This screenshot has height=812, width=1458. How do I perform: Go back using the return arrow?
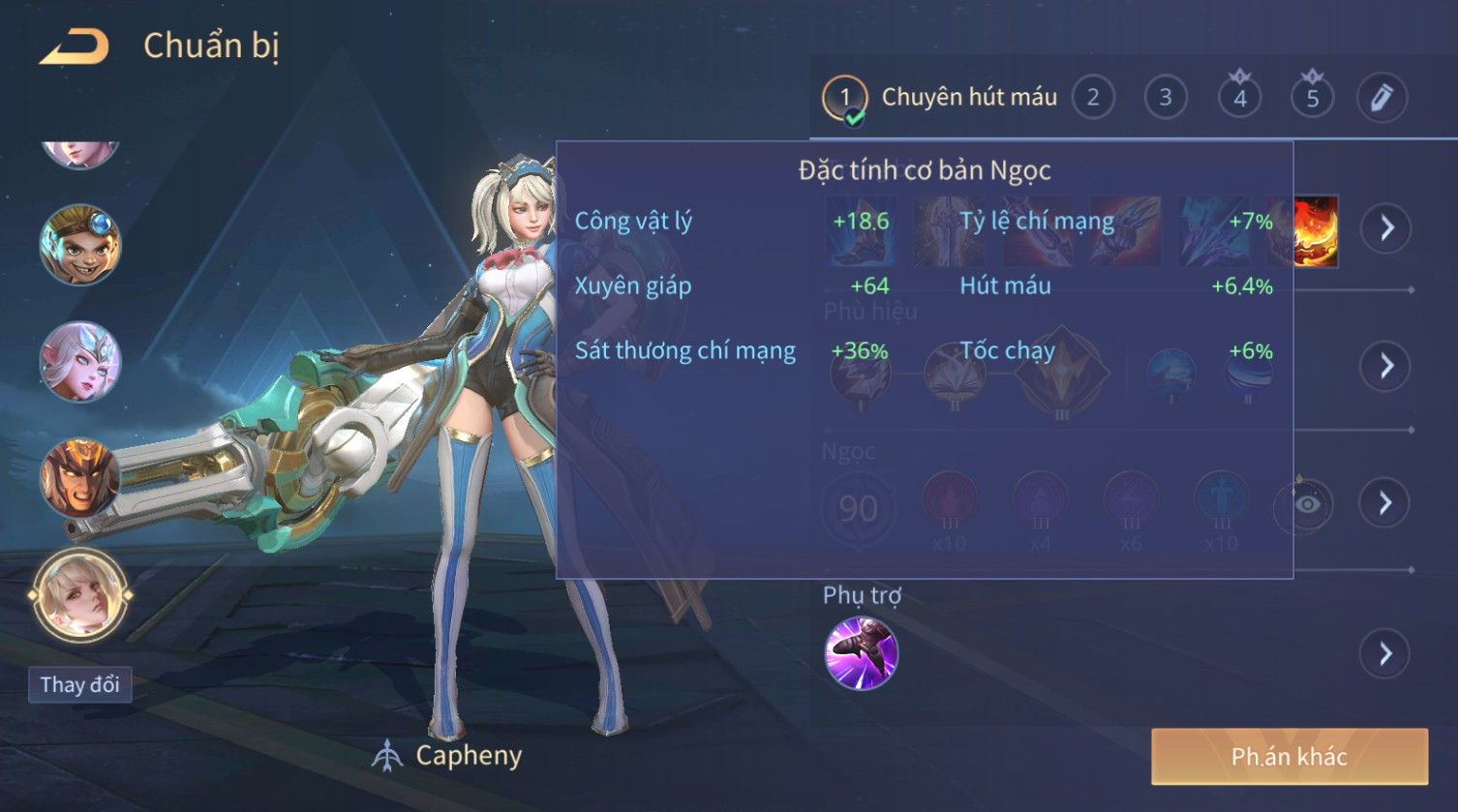(x=74, y=46)
